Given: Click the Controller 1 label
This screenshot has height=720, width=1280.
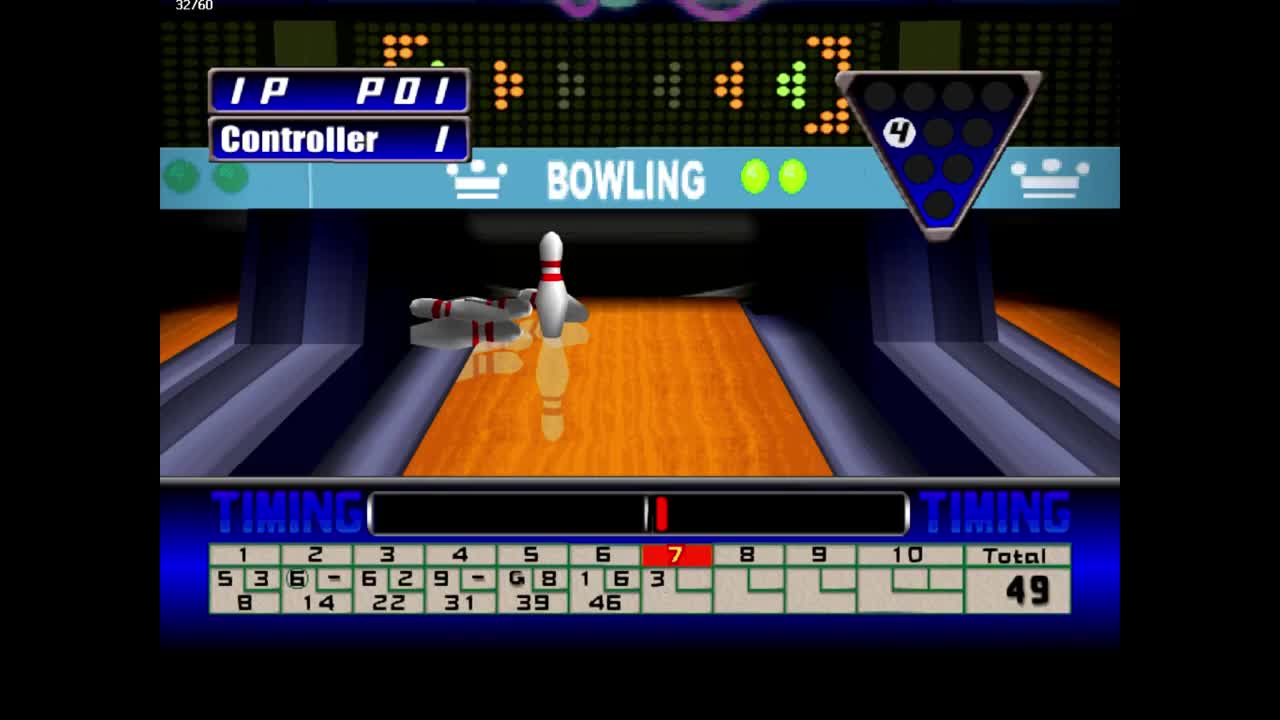Looking at the screenshot, I should pyautogui.click(x=338, y=139).
